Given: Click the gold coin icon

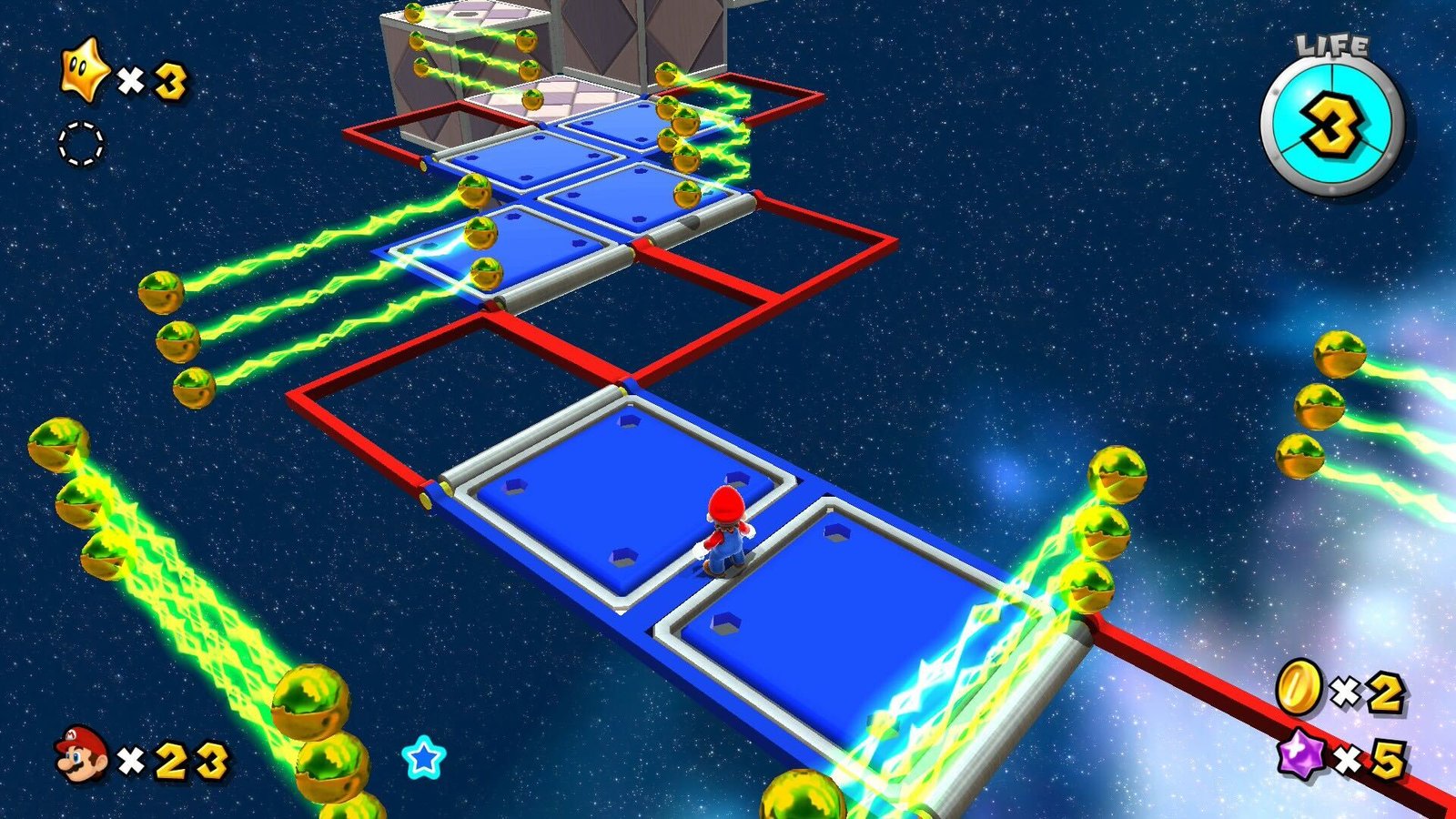Looking at the screenshot, I should (x=1299, y=687).
